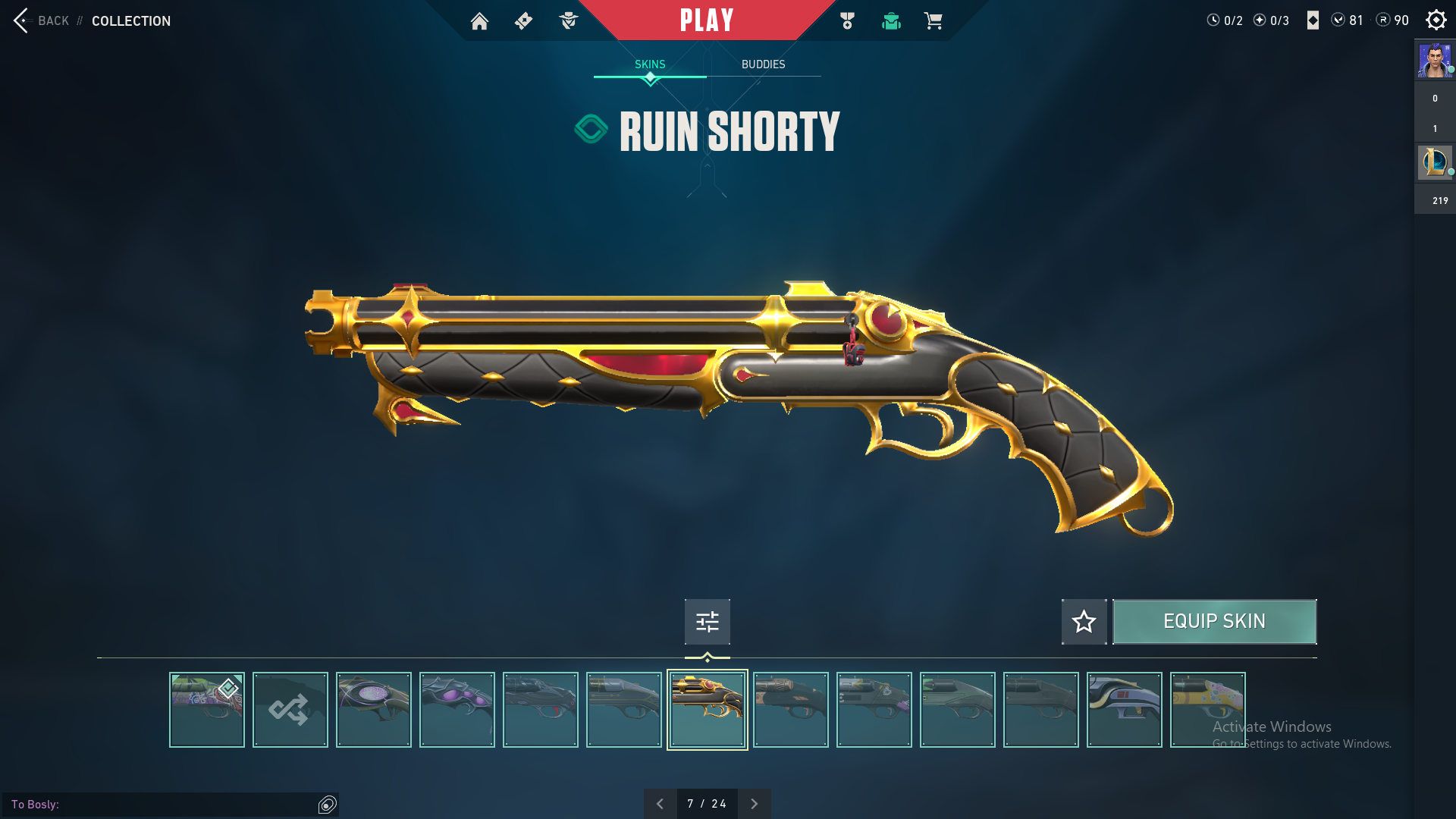Choose the random skin shuffle tile
Screen dimensions: 1456x819
tap(290, 710)
